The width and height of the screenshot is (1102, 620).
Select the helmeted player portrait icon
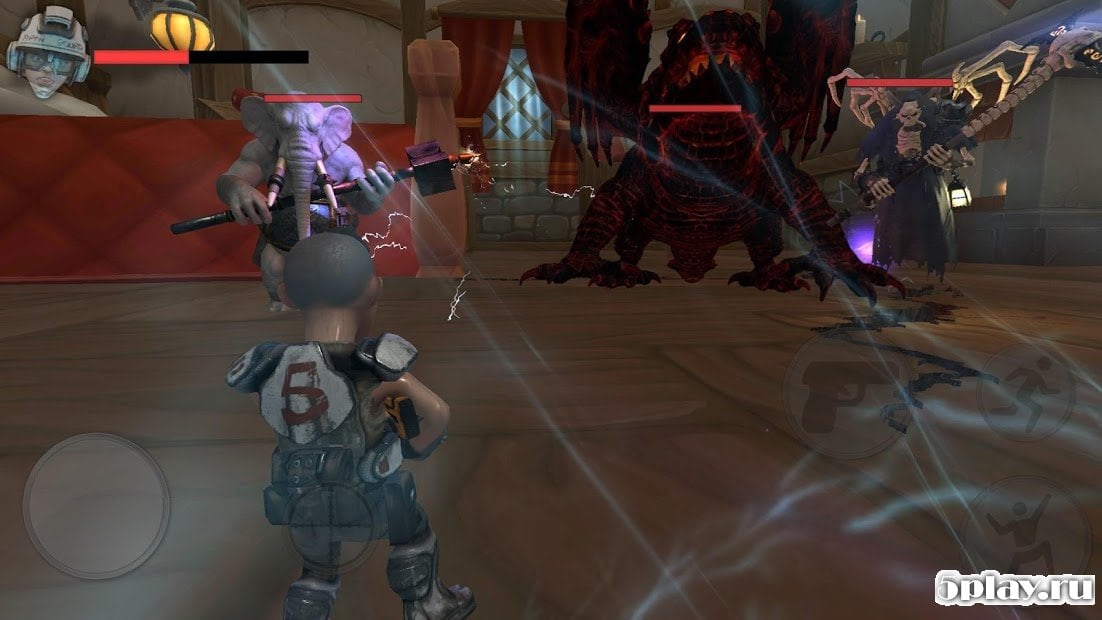click(48, 52)
